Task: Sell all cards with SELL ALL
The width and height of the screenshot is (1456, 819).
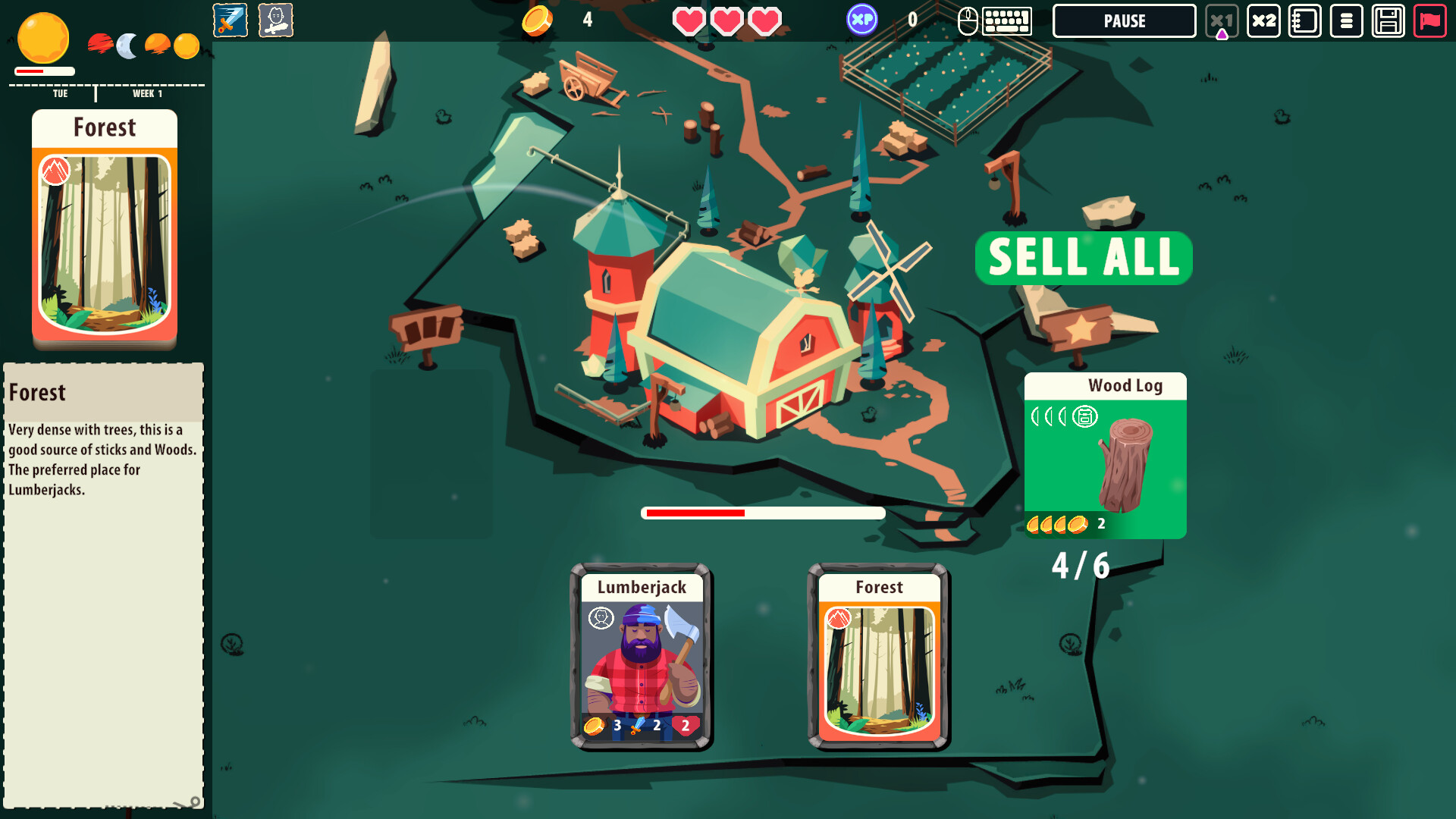Action: point(1083,258)
